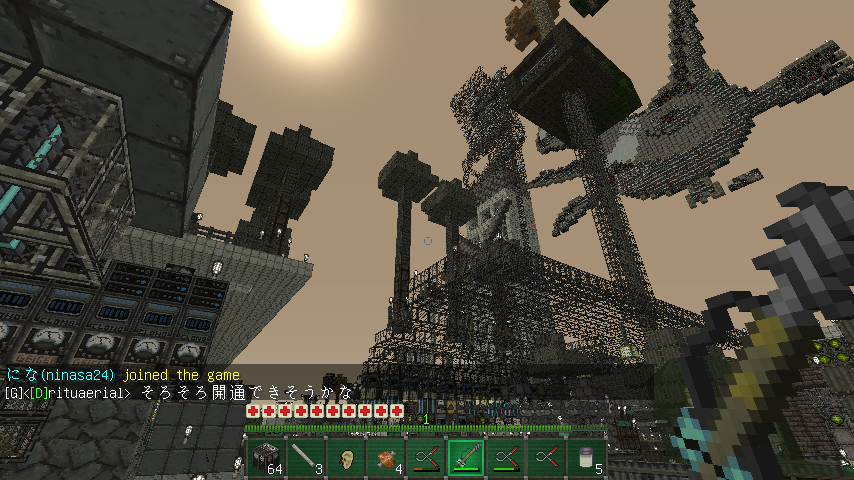Click the highlighted wrench tool slot

pyautogui.click(x=466, y=459)
